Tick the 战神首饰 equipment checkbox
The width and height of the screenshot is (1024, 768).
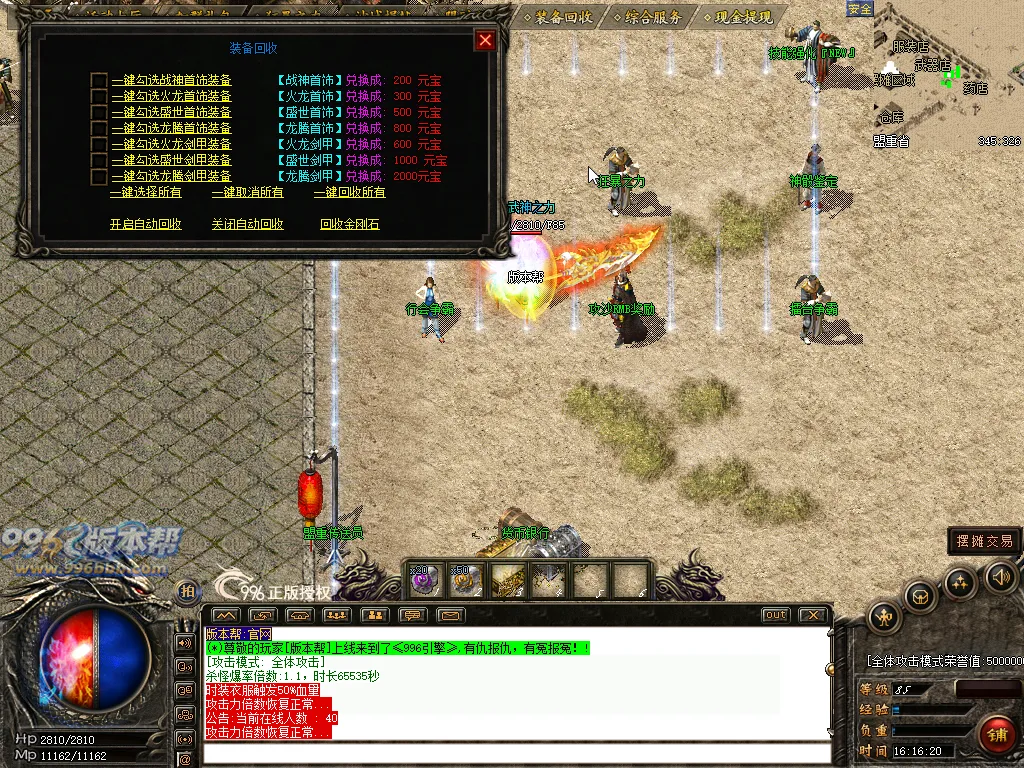pyautogui.click(x=99, y=80)
